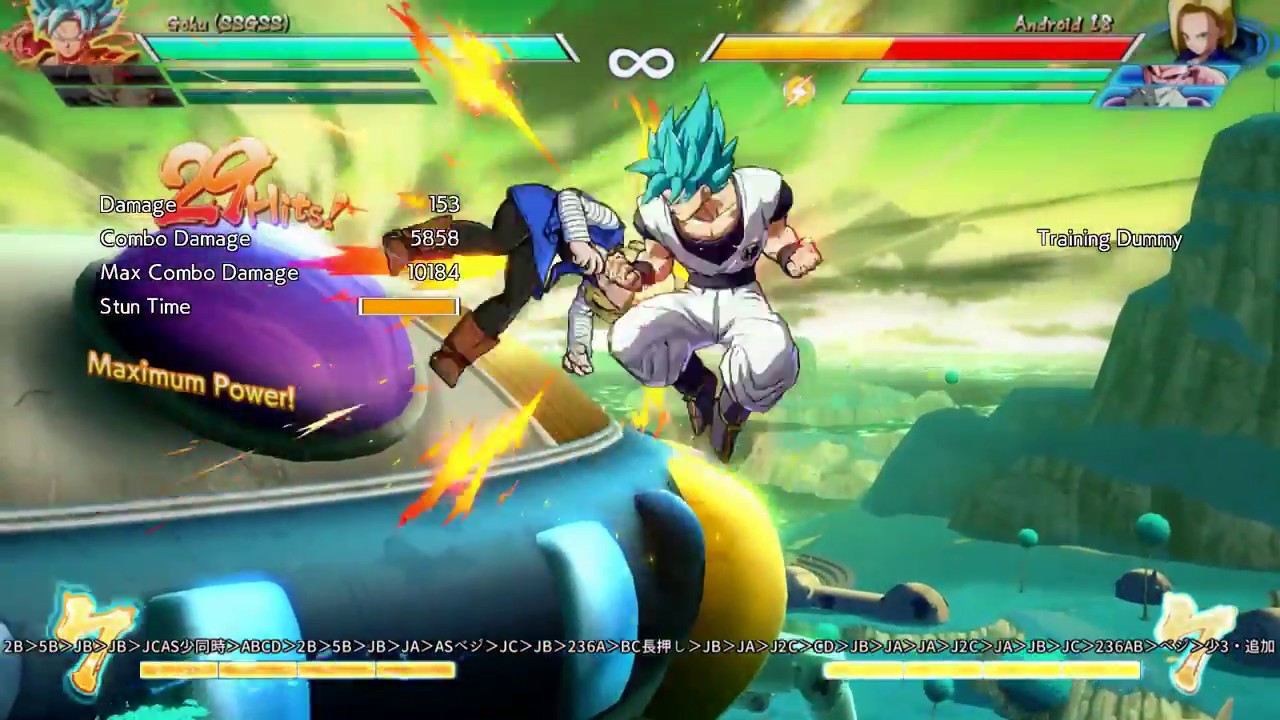The height and width of the screenshot is (720, 1280).
Task: Click the Max Combo Damage value 10184
Action: coord(432,272)
